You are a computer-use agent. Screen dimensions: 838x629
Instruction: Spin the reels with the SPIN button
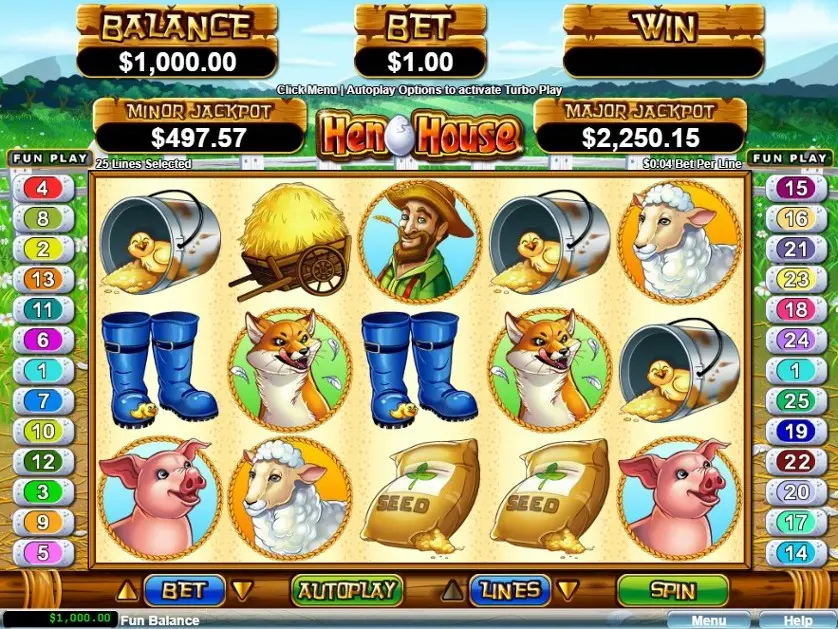coord(672,590)
